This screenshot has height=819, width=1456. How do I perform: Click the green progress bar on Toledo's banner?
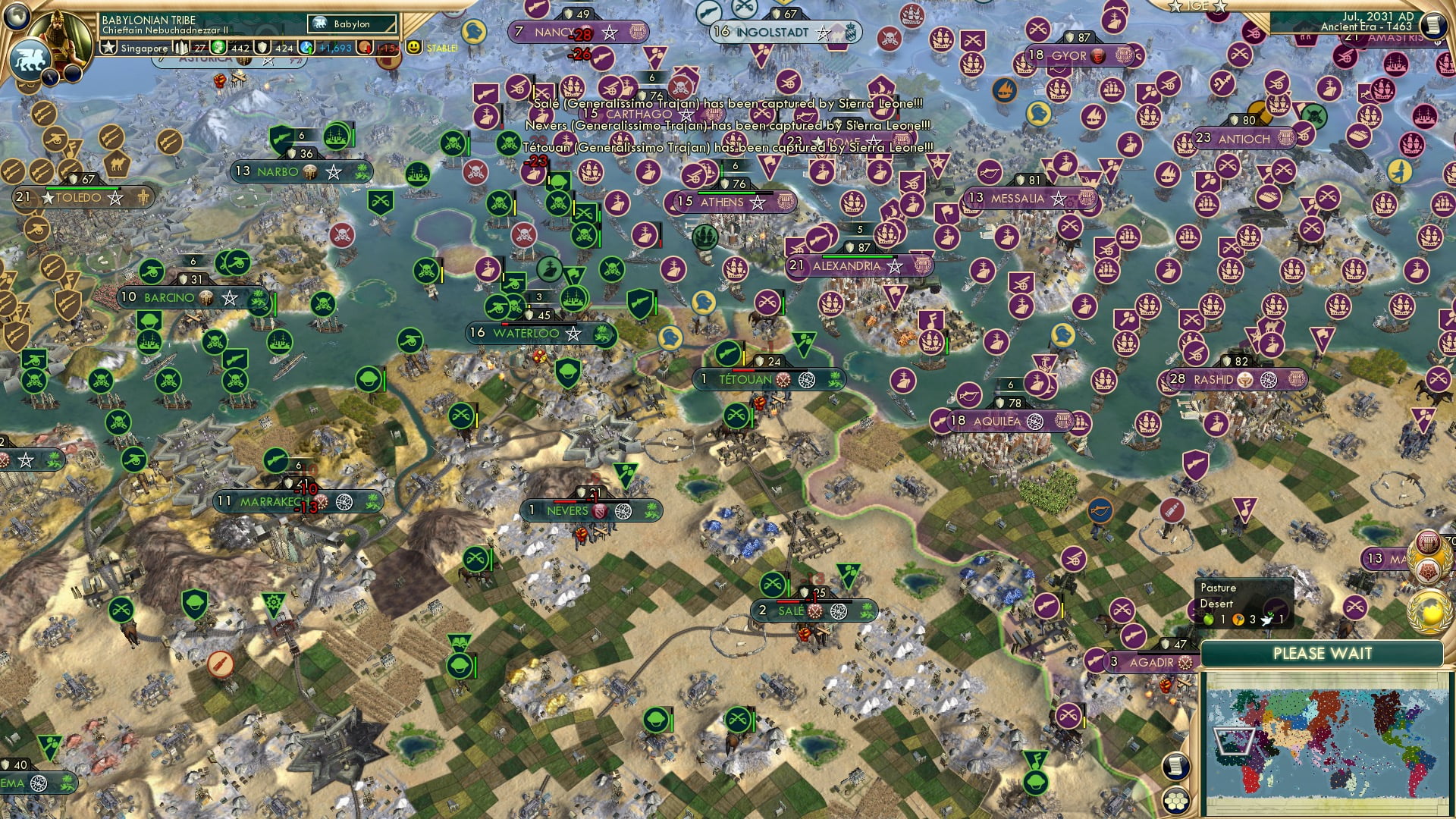click(83, 188)
